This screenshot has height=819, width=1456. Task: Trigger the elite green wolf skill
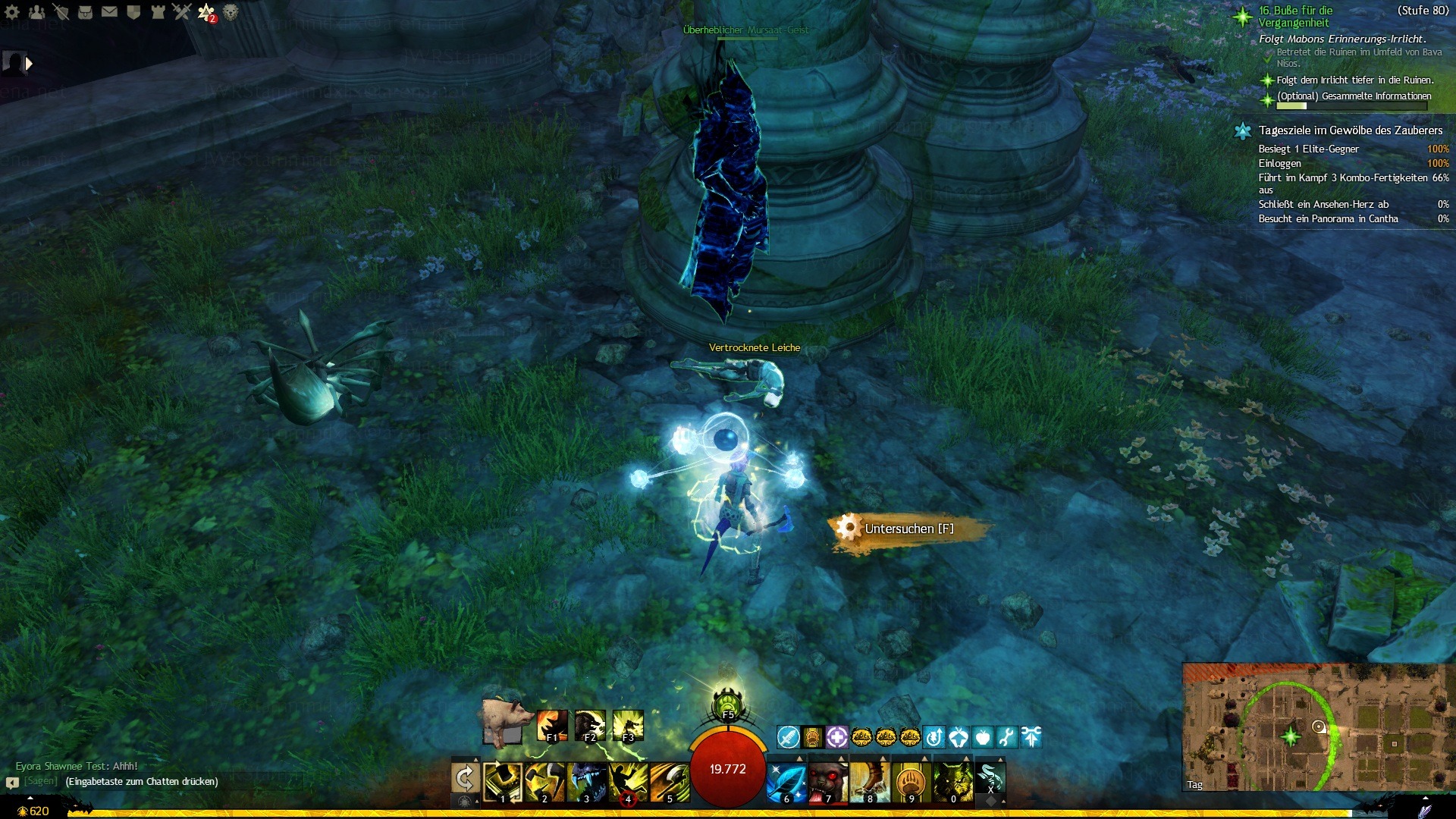pos(952,781)
